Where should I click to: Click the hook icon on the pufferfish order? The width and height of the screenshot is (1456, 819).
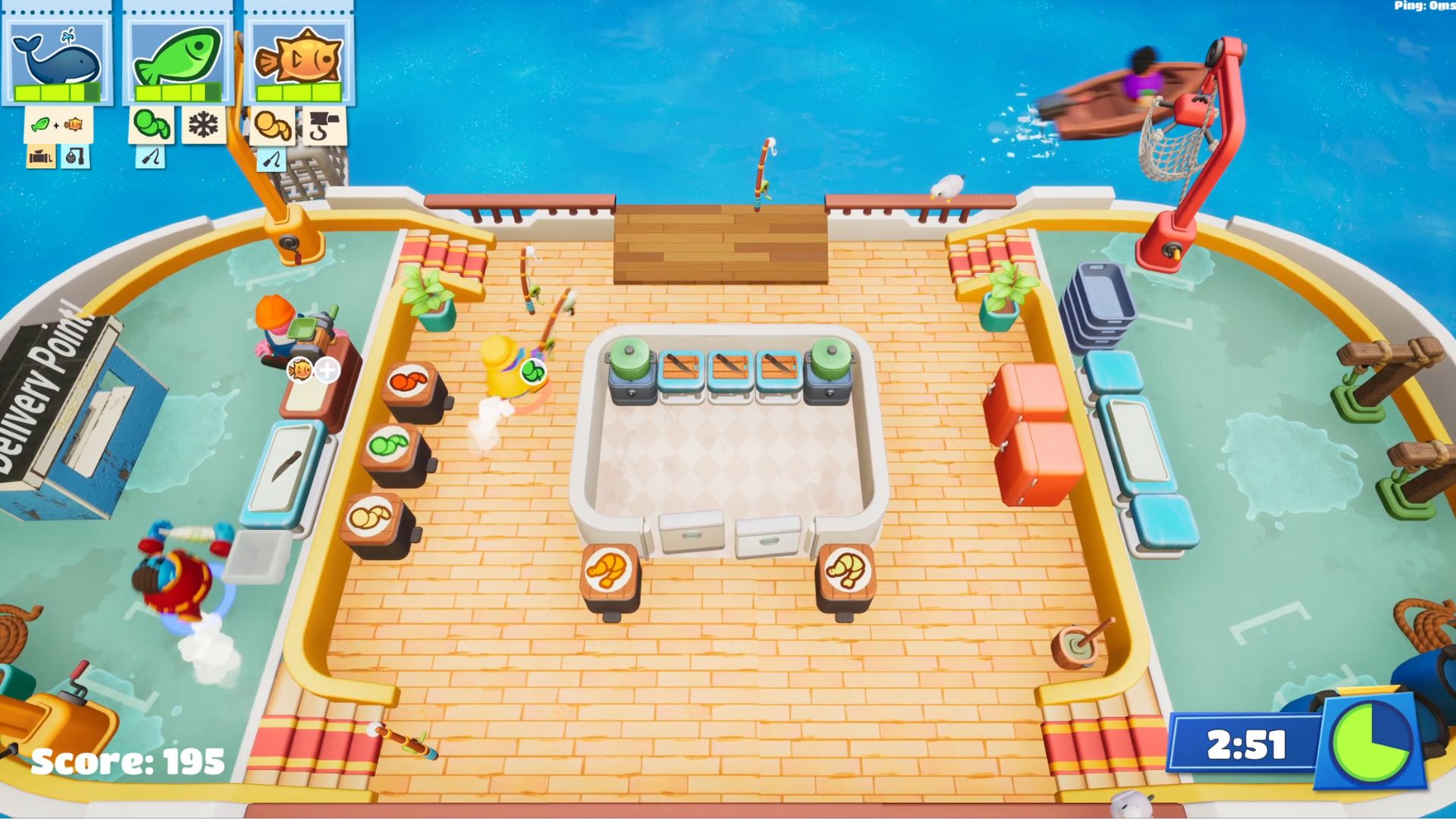point(322,124)
